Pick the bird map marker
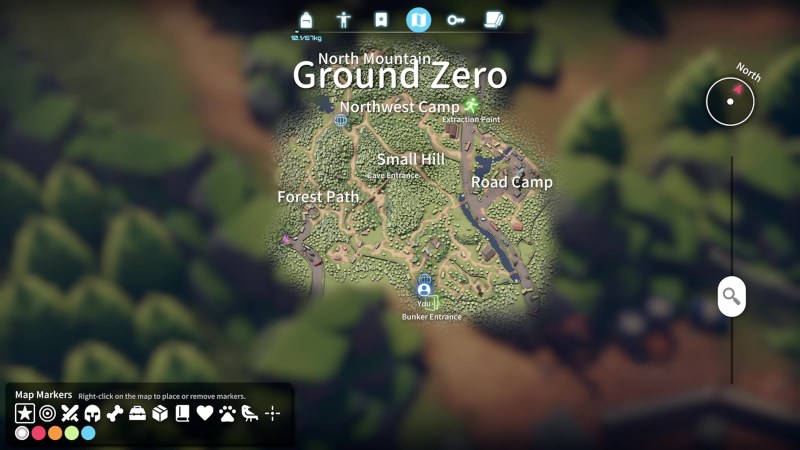 250,413
